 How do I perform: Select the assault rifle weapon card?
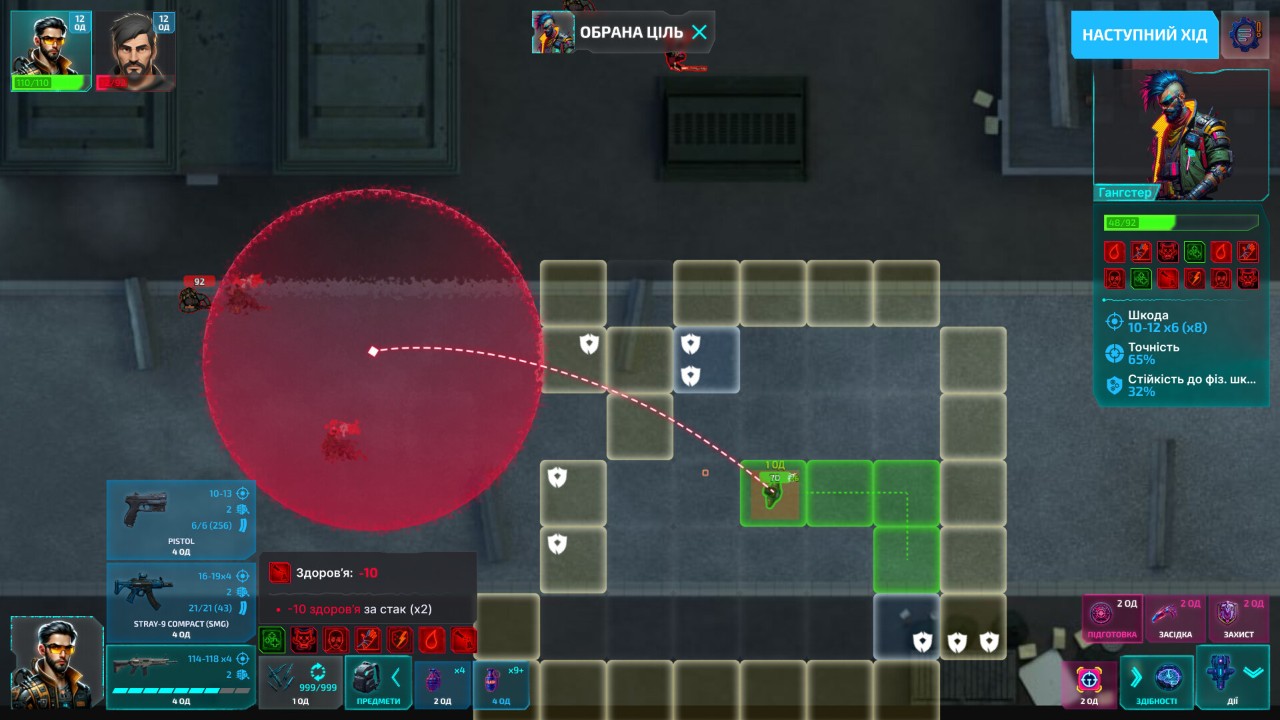click(x=180, y=676)
